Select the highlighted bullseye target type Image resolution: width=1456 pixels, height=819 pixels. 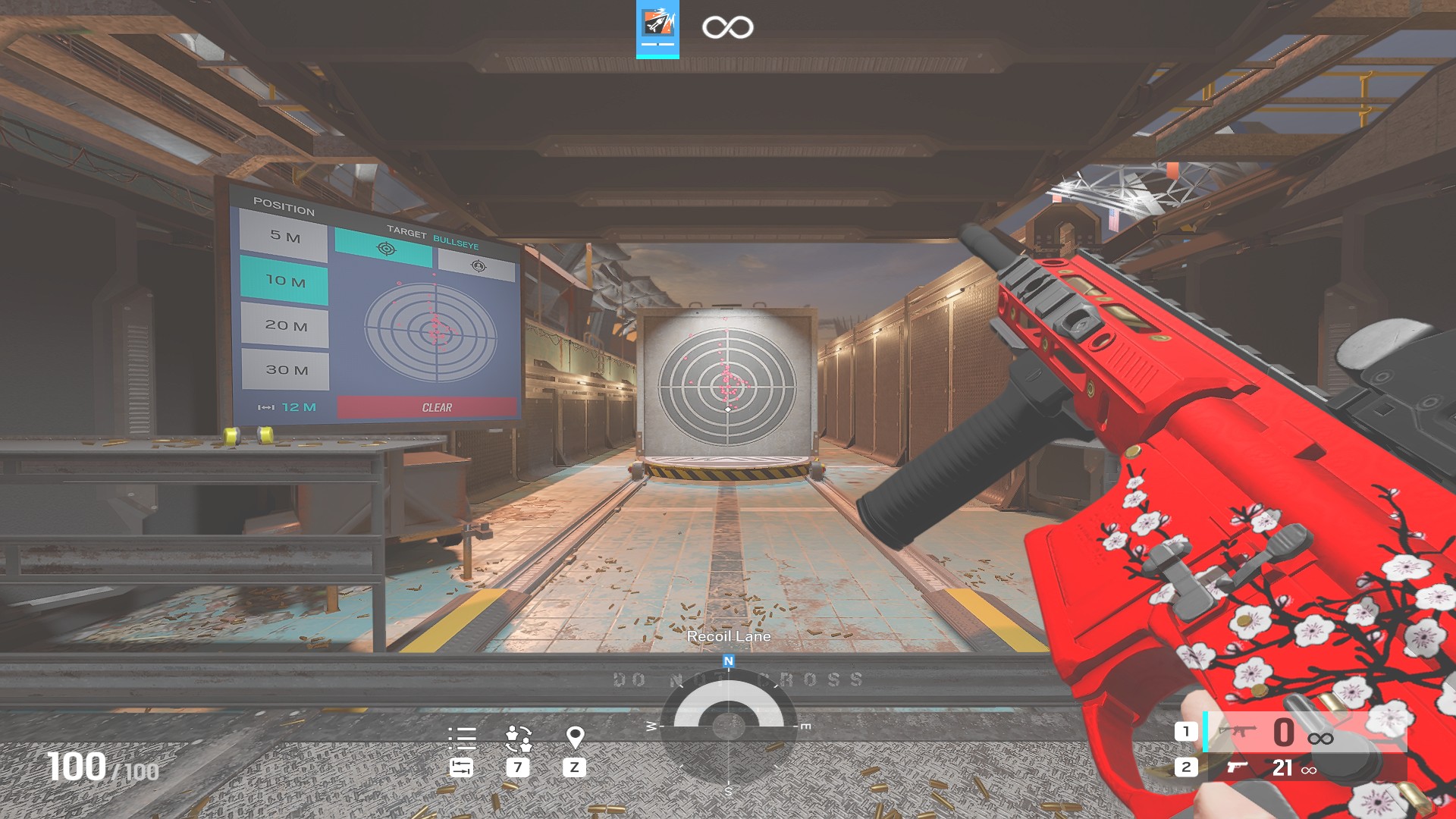click(384, 249)
